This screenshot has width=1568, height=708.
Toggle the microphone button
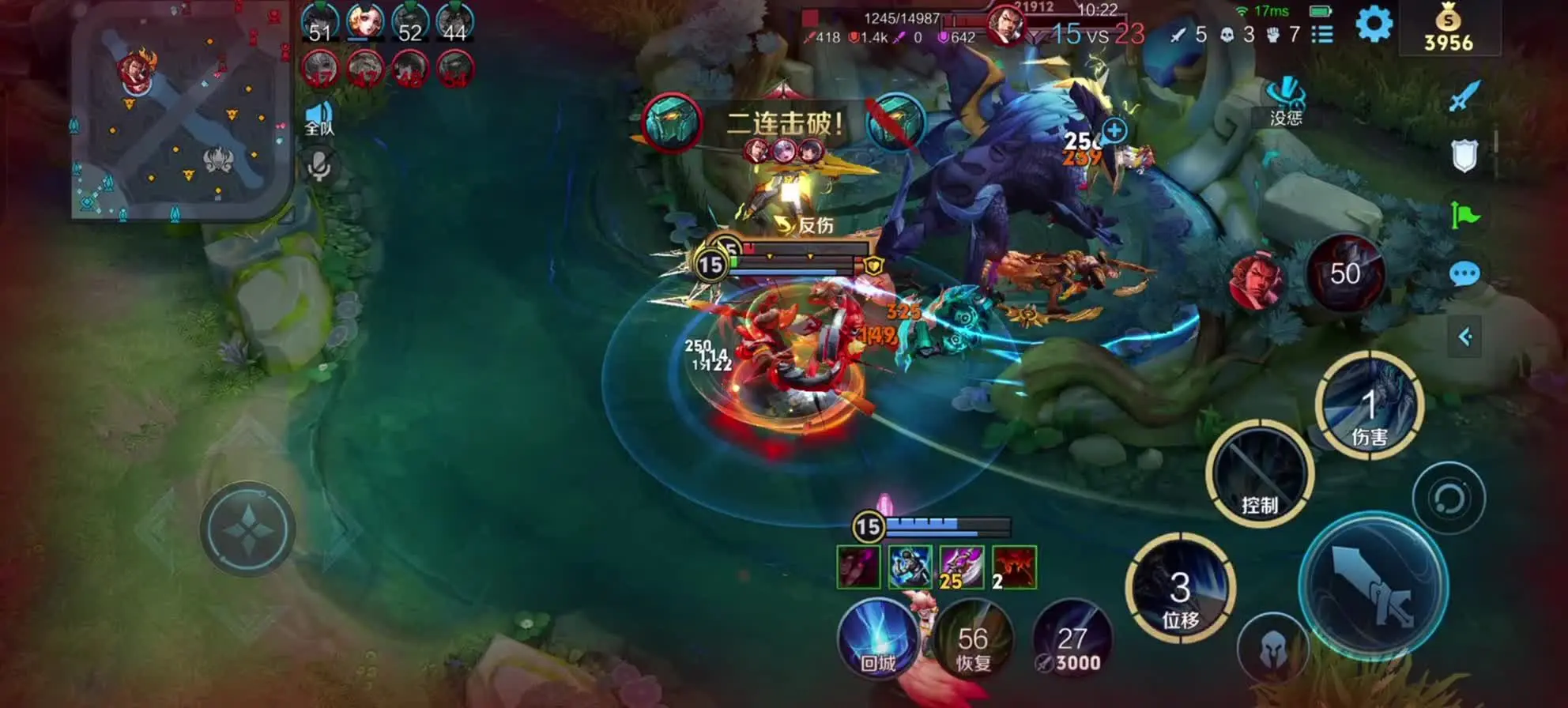click(319, 167)
